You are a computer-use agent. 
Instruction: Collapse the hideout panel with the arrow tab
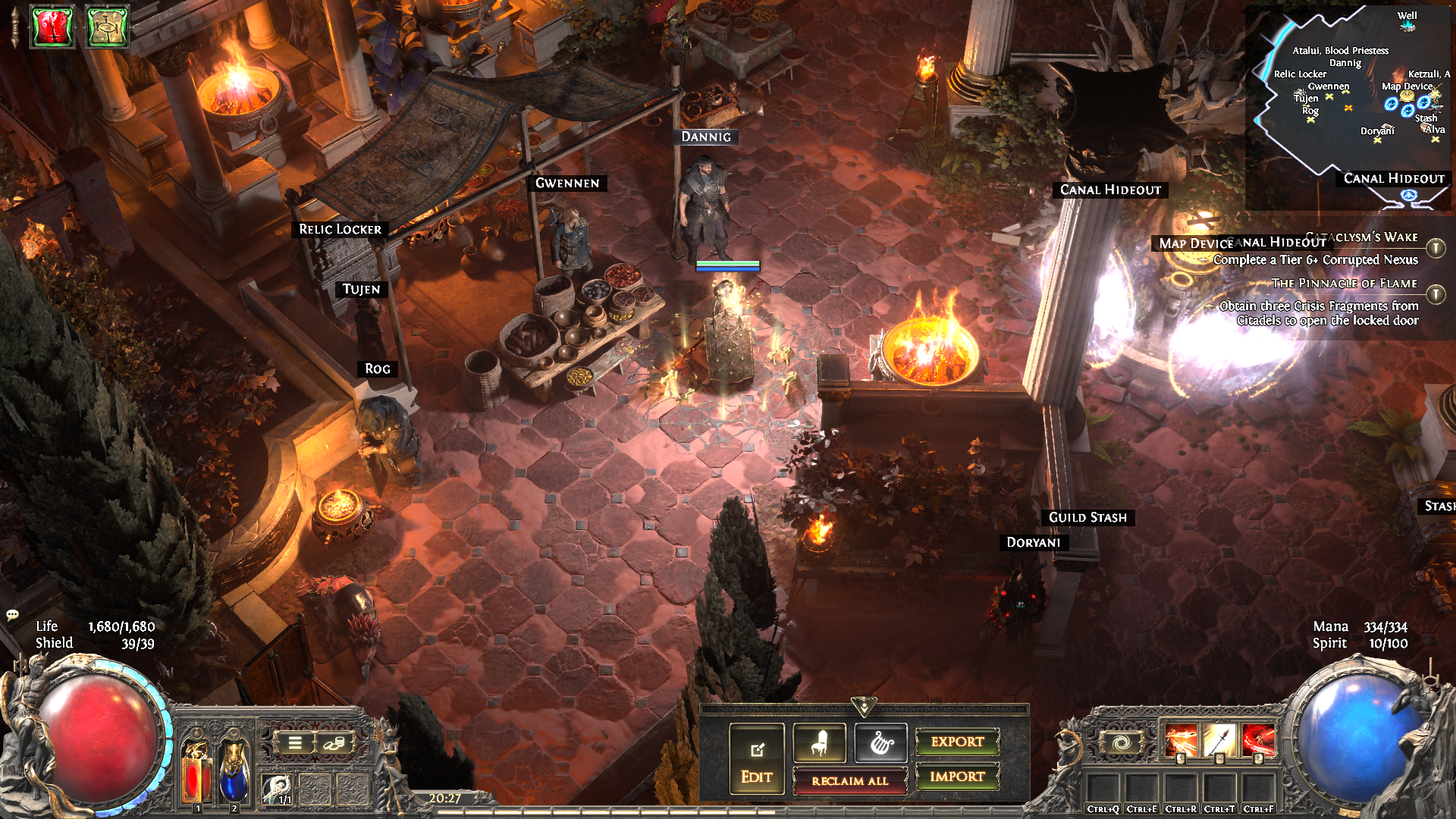pos(864,707)
